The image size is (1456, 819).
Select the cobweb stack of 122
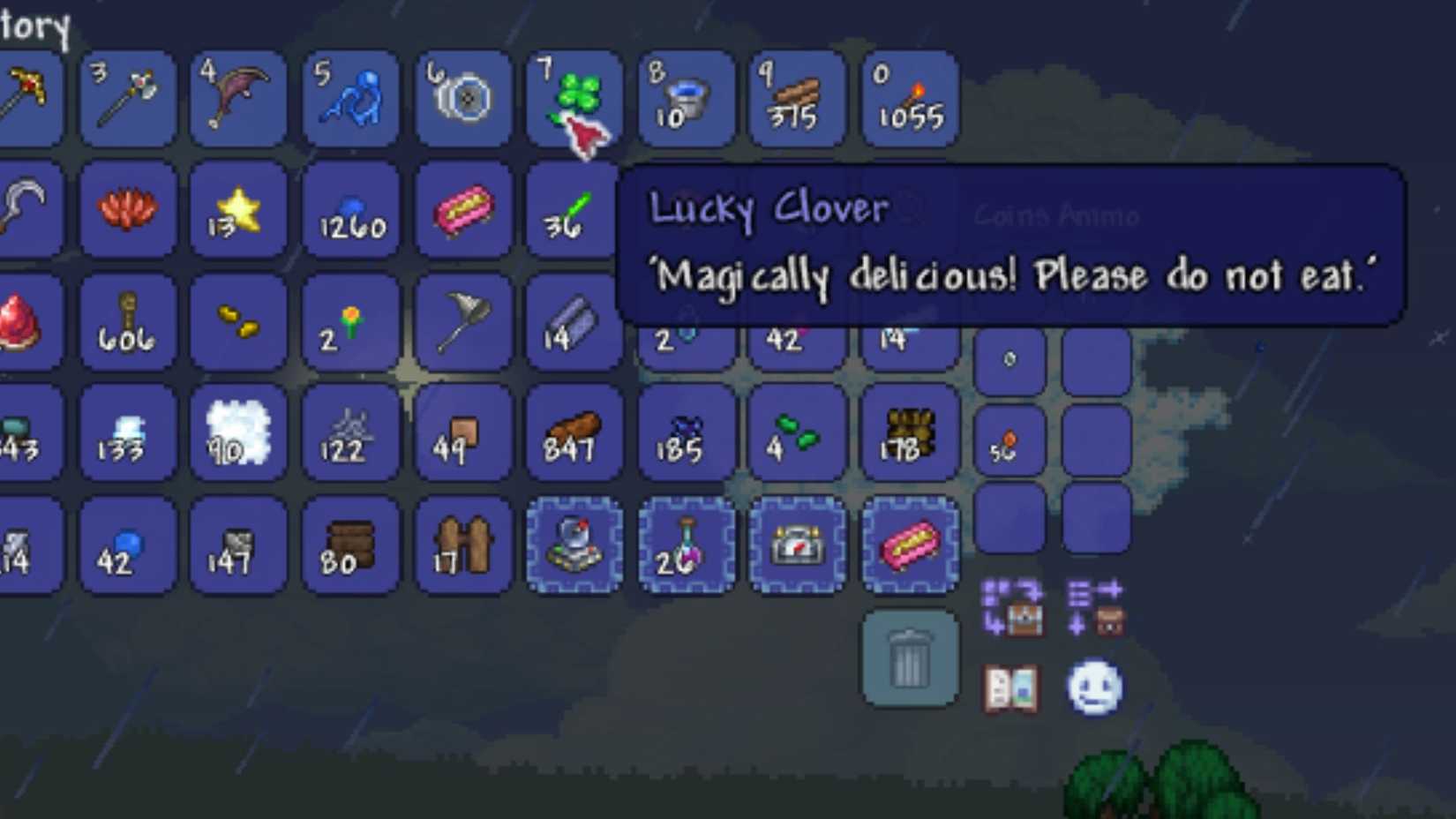click(x=351, y=434)
